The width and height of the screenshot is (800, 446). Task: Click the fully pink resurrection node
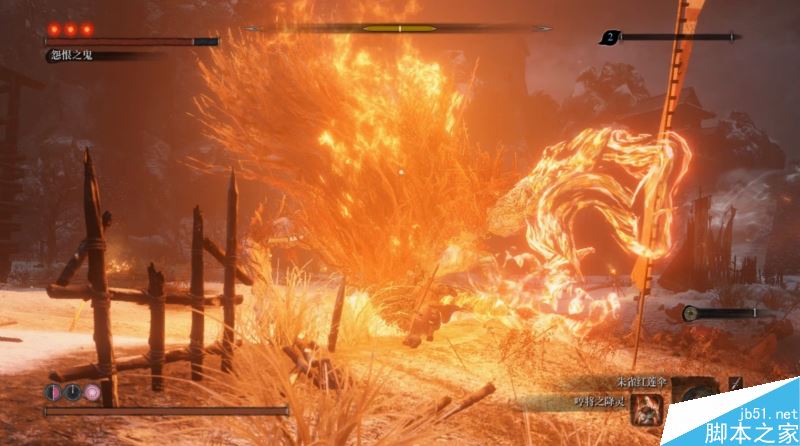coord(92,392)
